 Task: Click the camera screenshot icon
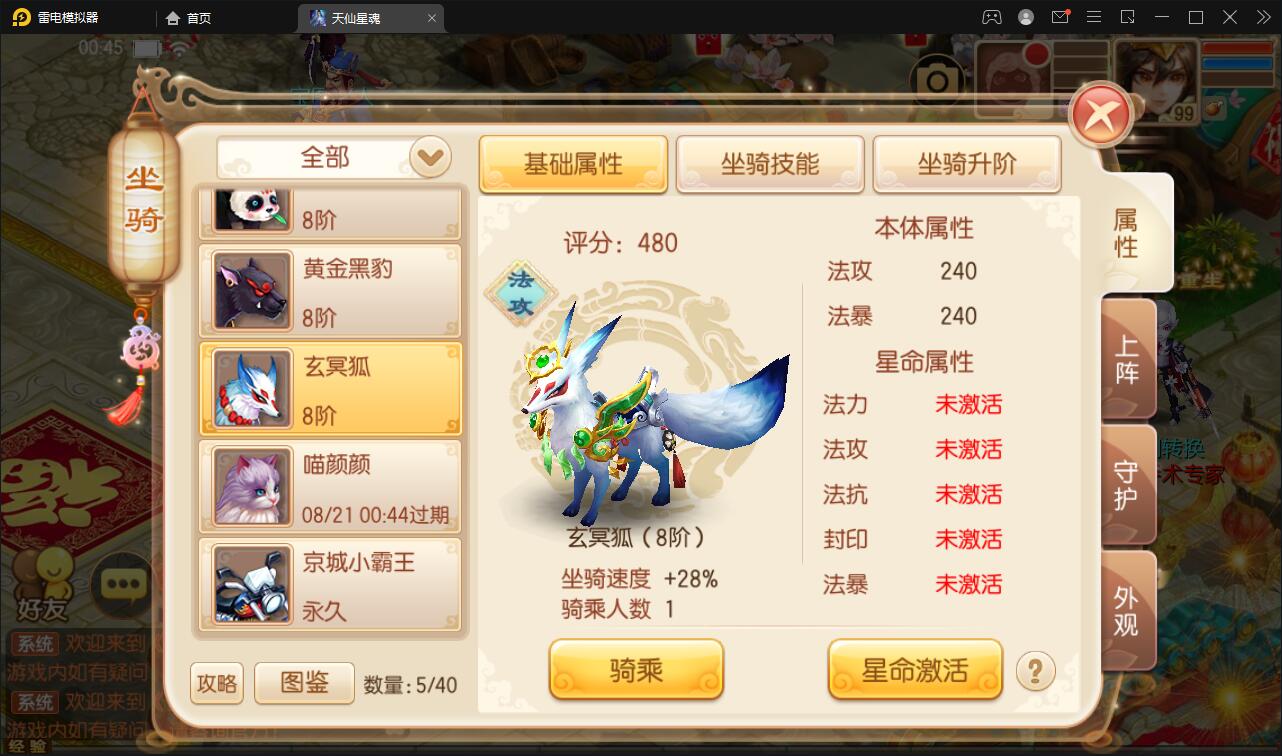click(937, 78)
